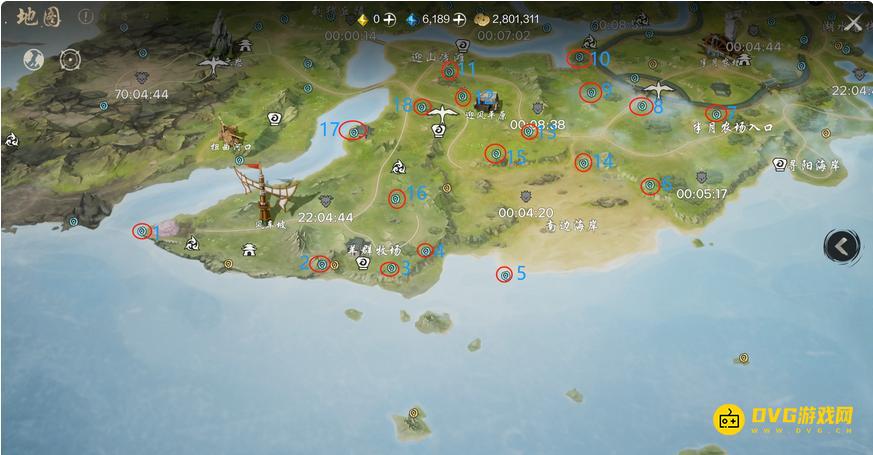The image size is (873, 455).
Task: Select the circled map marker numbered 16
Action: pos(396,198)
